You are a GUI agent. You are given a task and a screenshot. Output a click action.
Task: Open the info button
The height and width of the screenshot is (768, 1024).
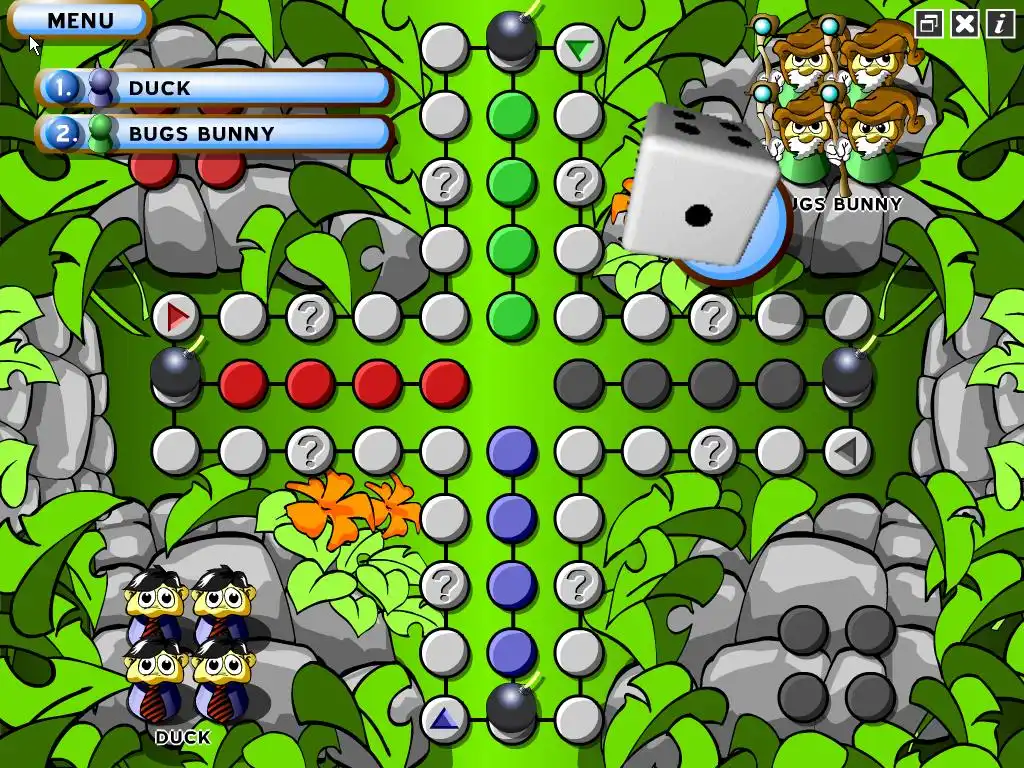1000,24
